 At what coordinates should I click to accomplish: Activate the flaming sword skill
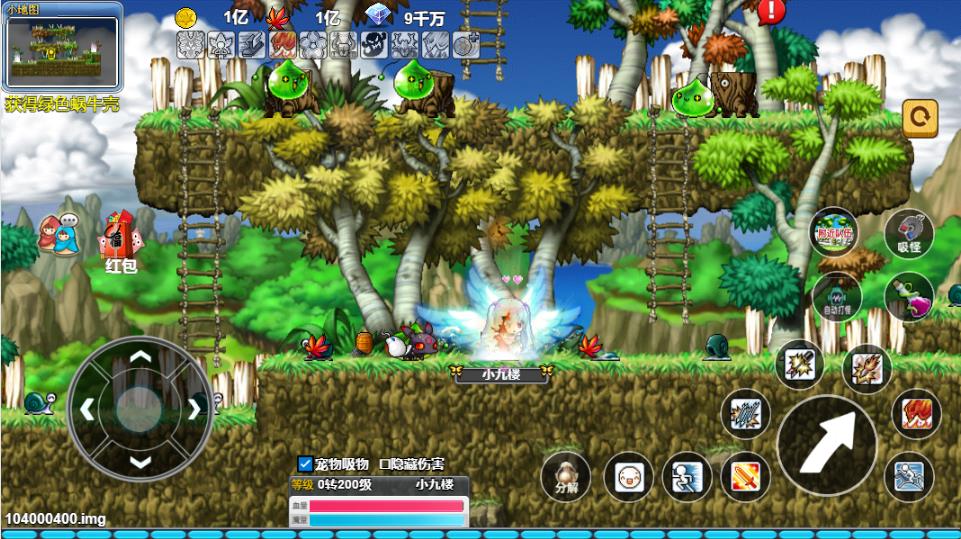pos(745,476)
